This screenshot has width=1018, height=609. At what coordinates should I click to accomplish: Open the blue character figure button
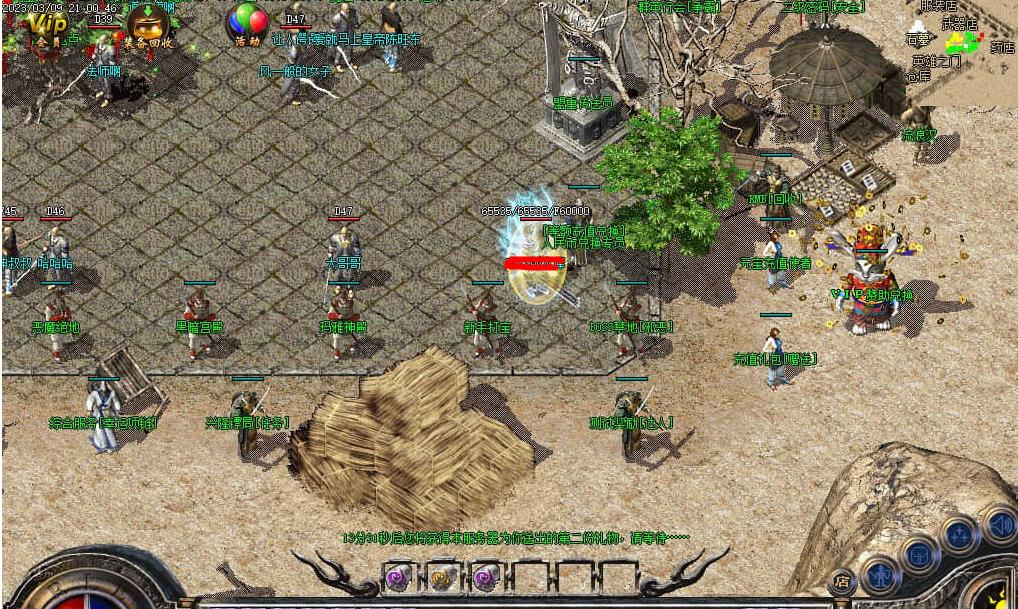tap(880, 573)
